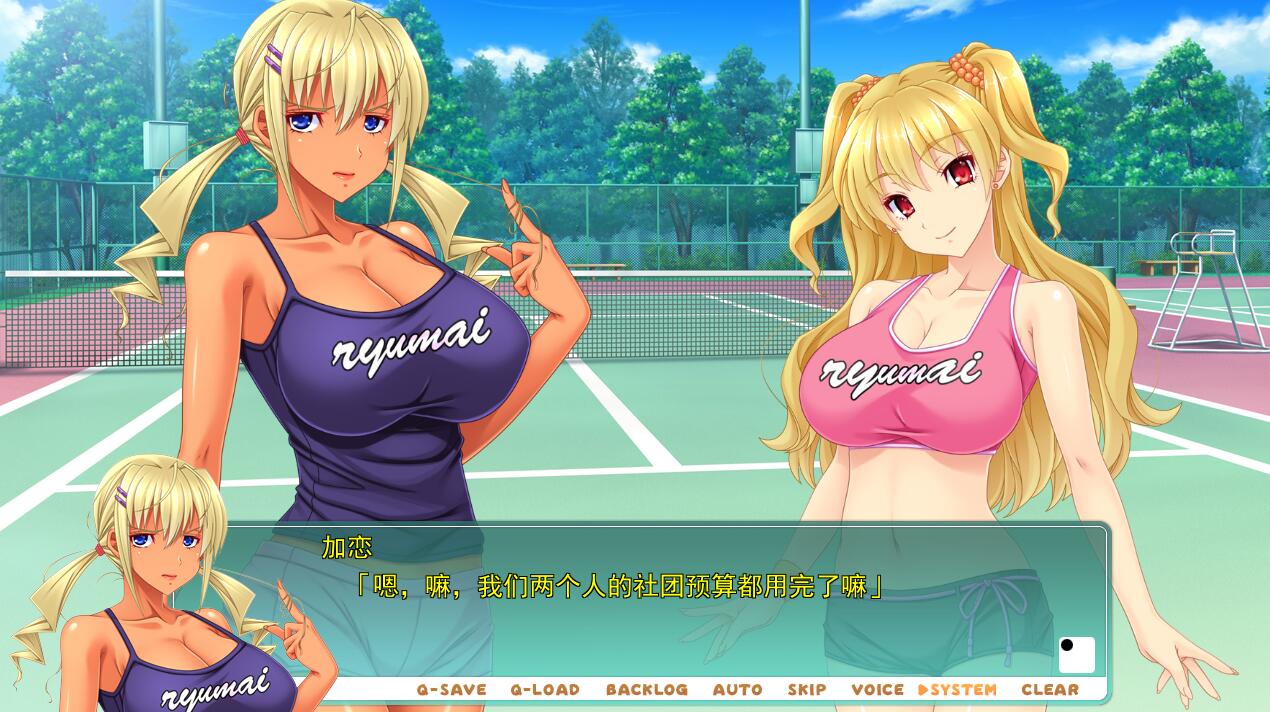The width and height of the screenshot is (1270, 712).
Task: Open the SYSTEM menu
Action: pyautogui.click(x=958, y=689)
